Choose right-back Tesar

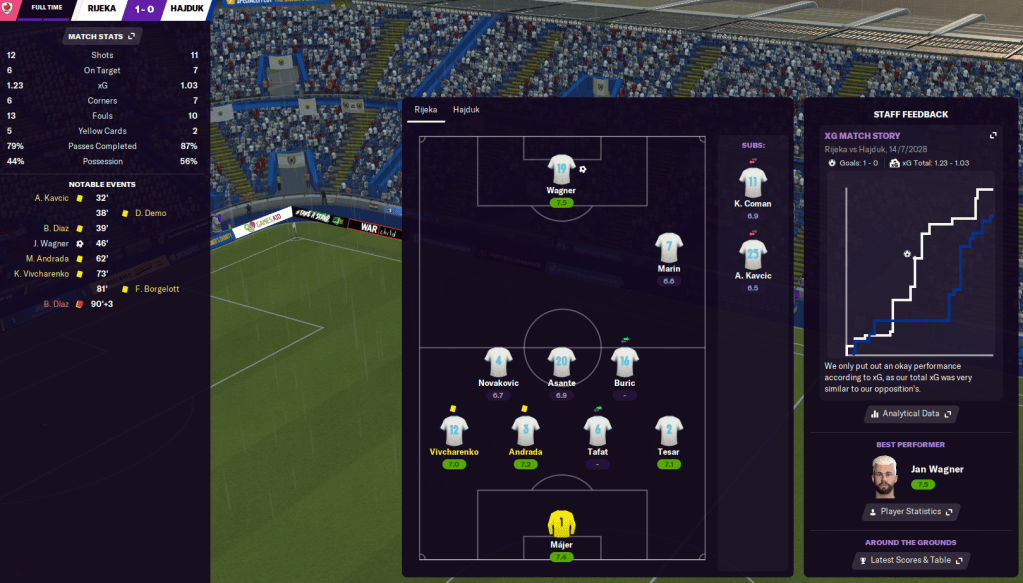669,431
